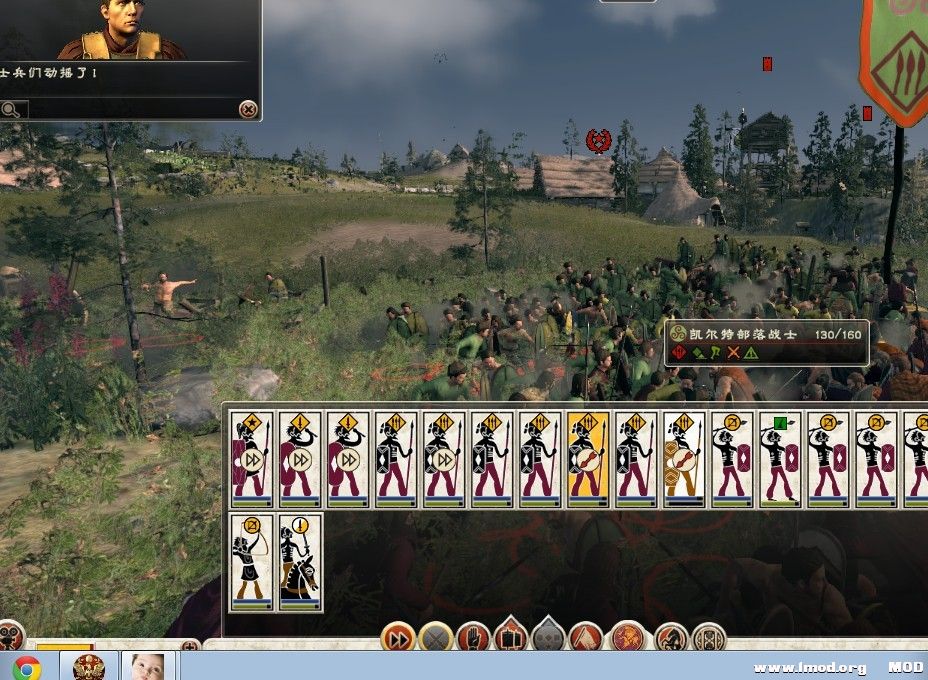This screenshot has height=680, width=928.
Task: Toggle run mode double-arrow button
Action: 398,637
